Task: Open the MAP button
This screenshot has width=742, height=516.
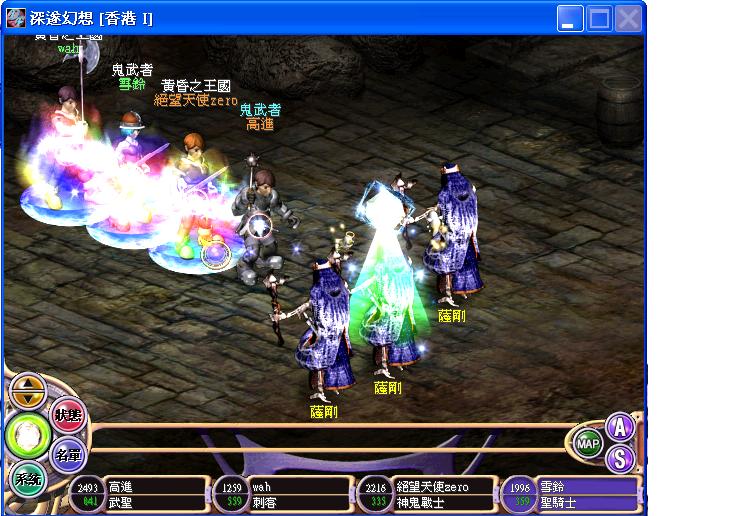Action: 589,443
